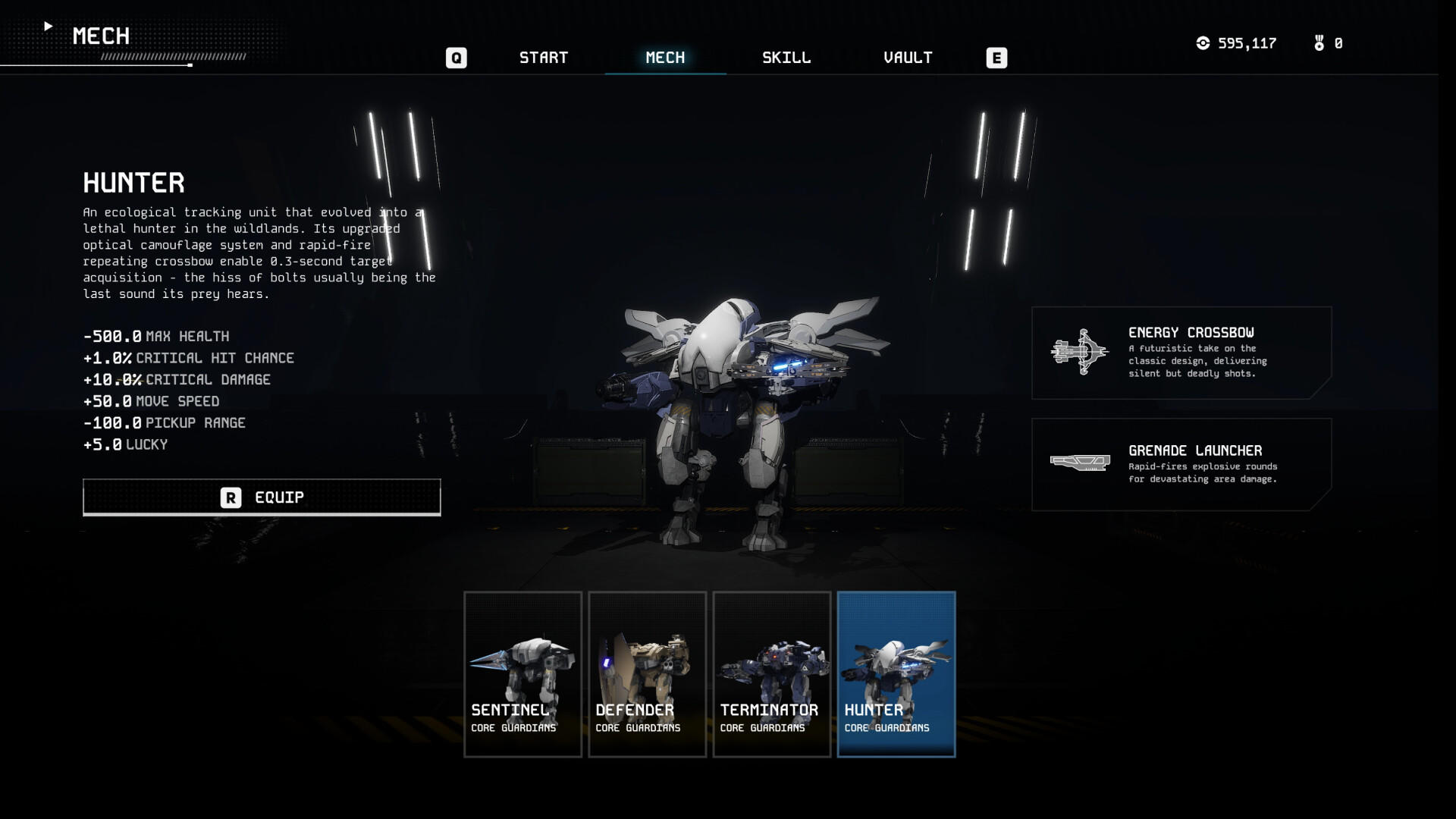Open the VAULT tab
Image resolution: width=1456 pixels, height=819 pixels.
908,57
